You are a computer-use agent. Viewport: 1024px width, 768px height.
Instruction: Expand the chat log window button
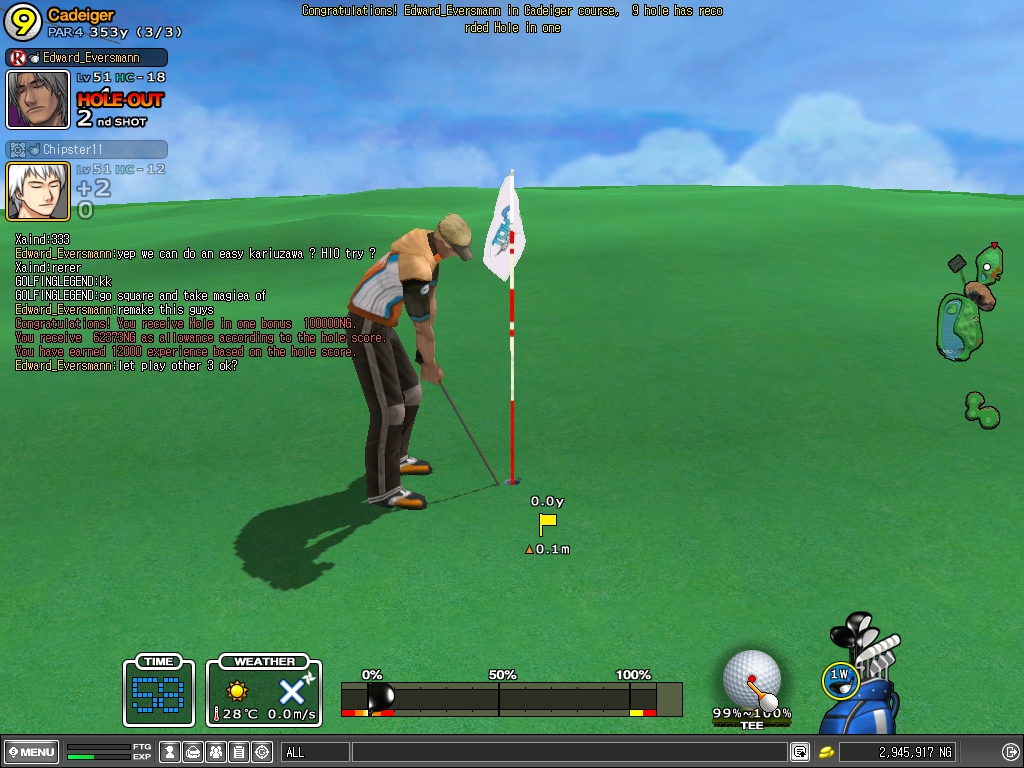coord(800,752)
